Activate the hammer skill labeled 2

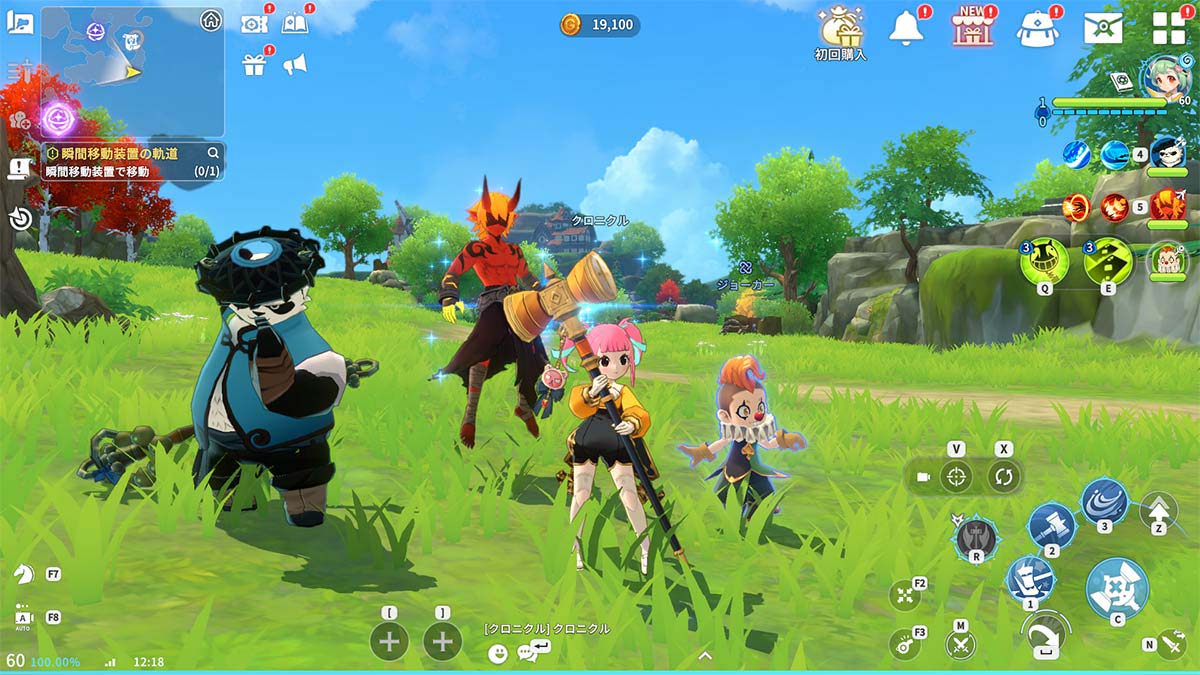[1051, 524]
